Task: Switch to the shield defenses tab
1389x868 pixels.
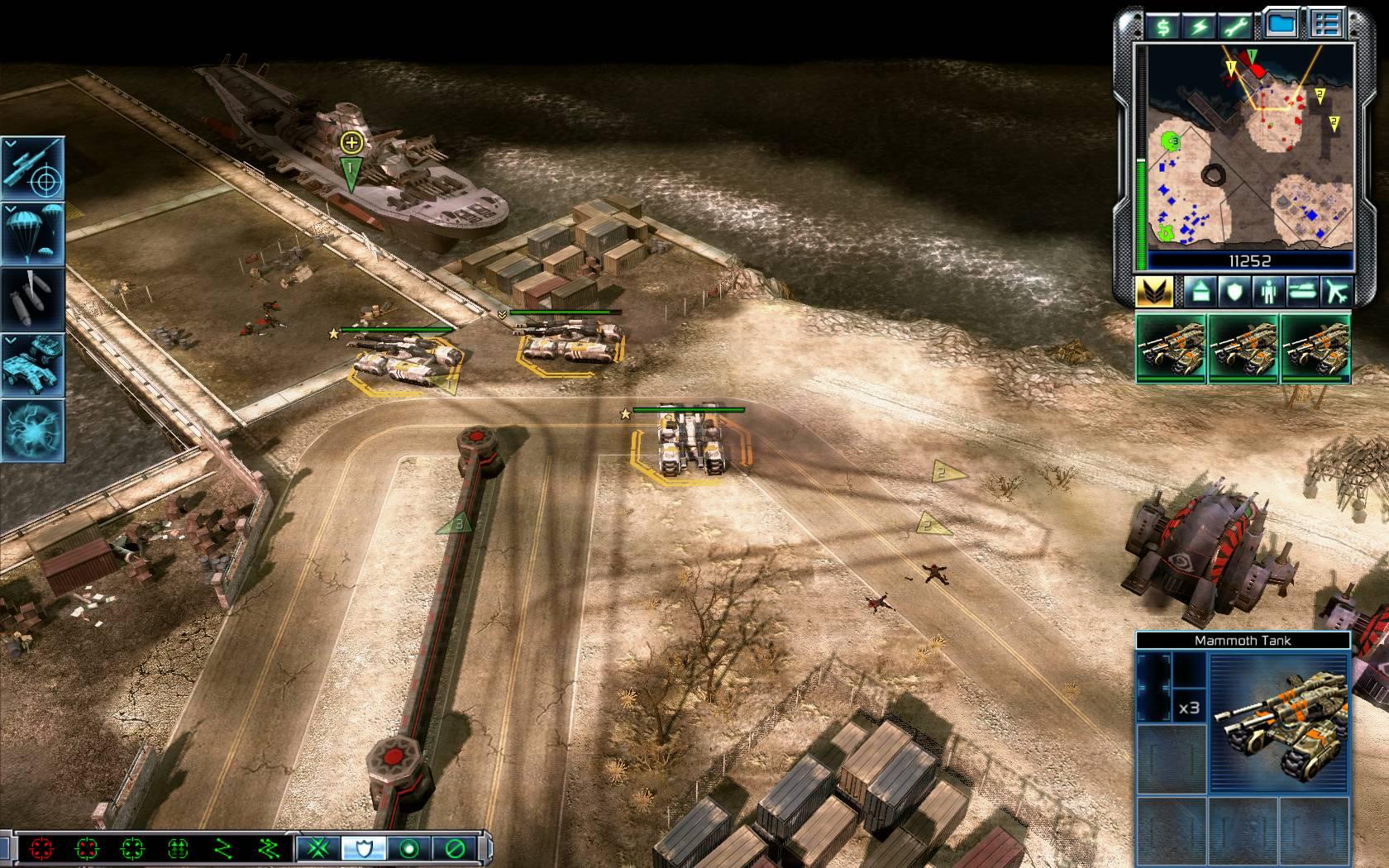Action: click(1234, 291)
